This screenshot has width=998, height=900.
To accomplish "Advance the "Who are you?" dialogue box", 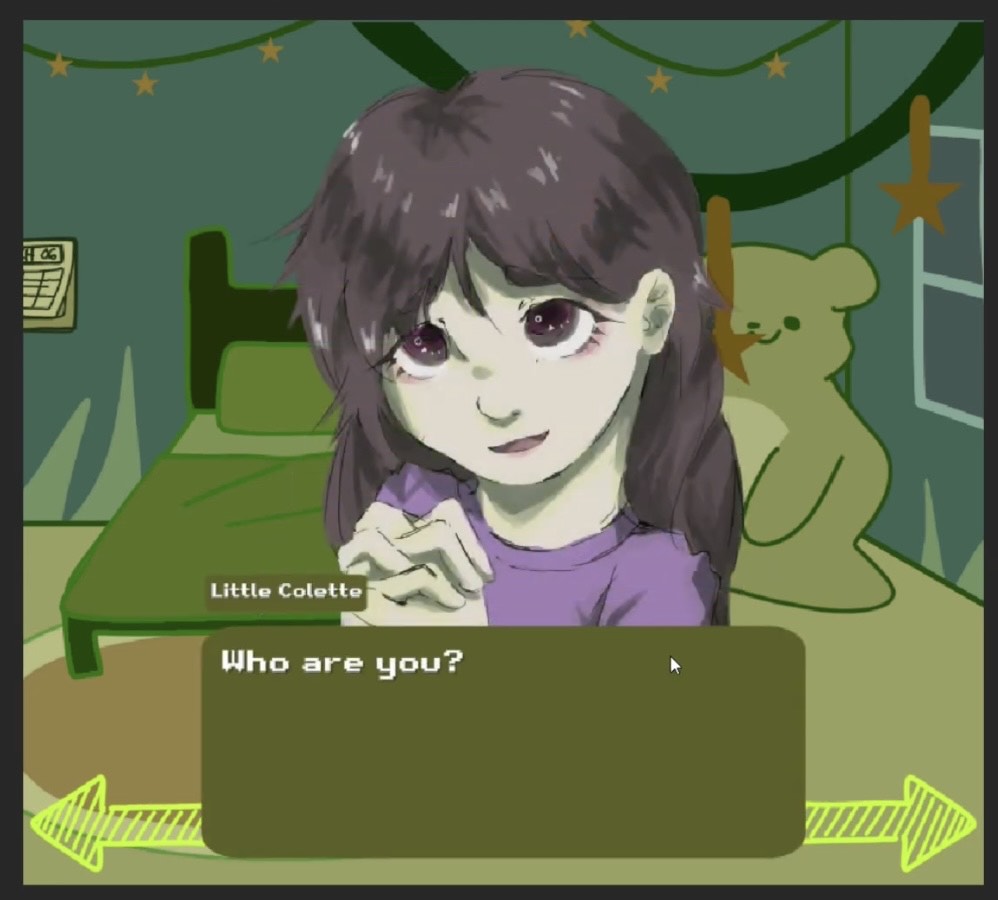I will coord(503,741).
